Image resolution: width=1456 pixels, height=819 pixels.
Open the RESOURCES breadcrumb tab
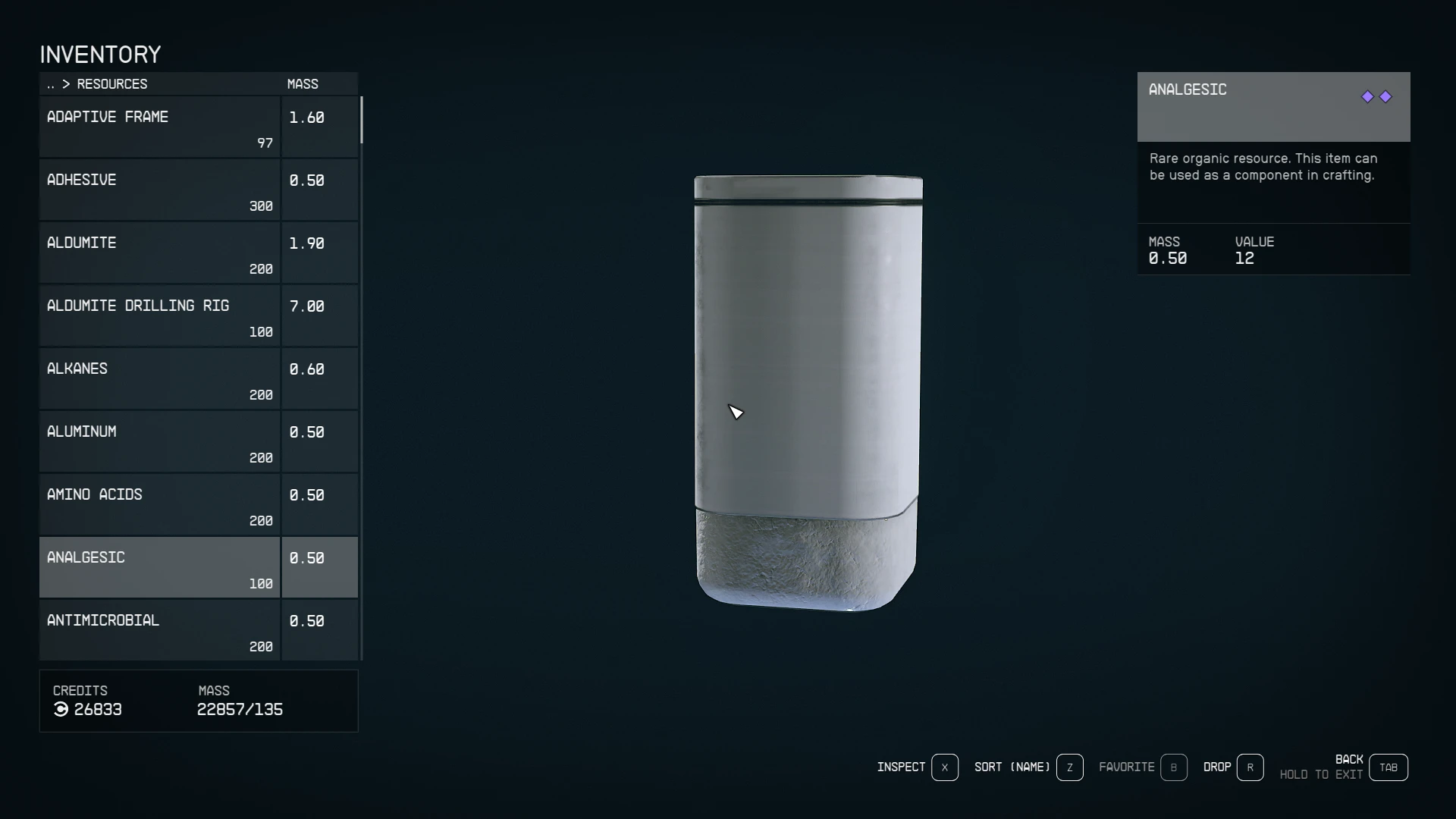click(111, 84)
